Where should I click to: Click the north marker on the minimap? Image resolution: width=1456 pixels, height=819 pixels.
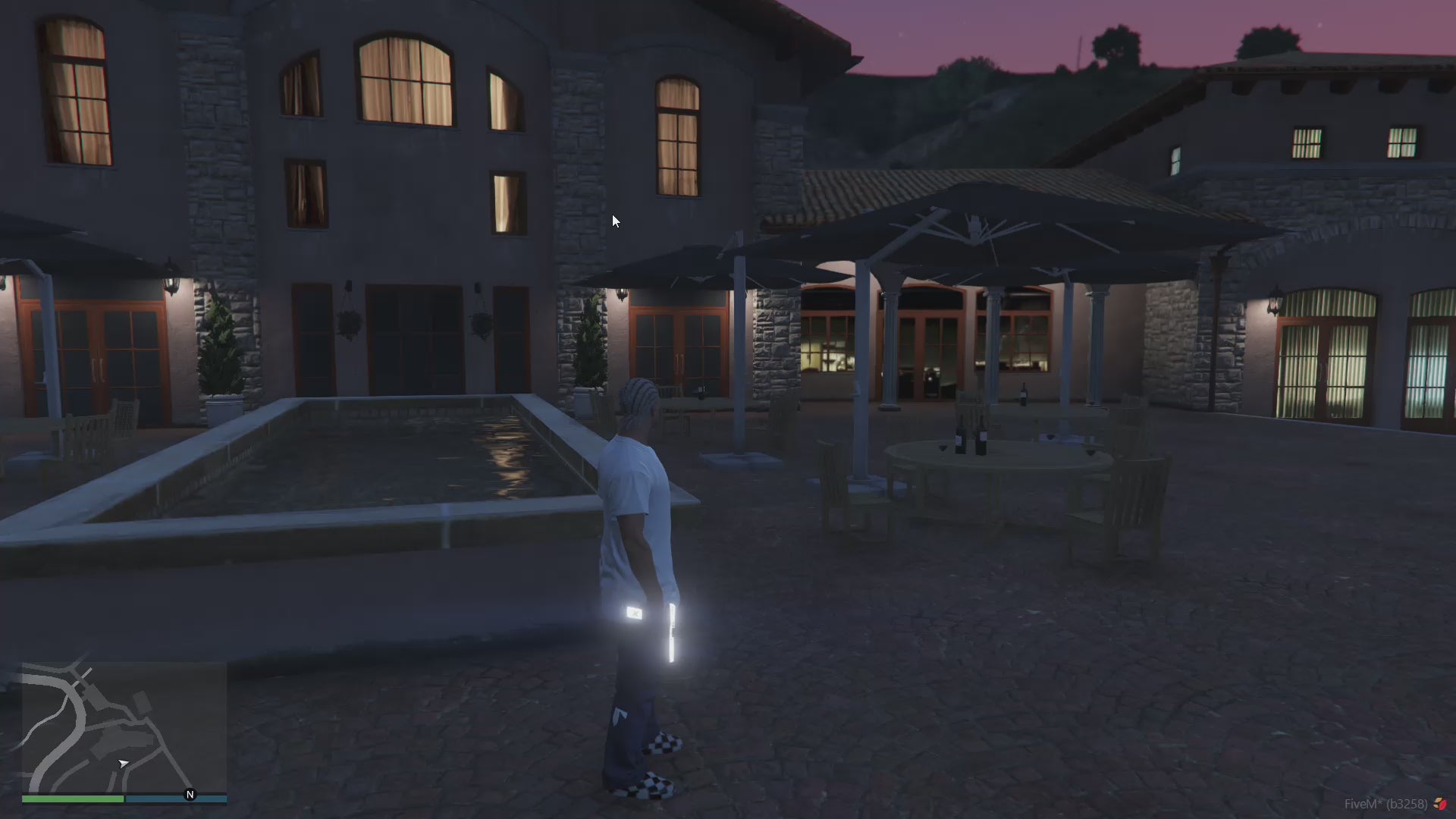tap(190, 795)
